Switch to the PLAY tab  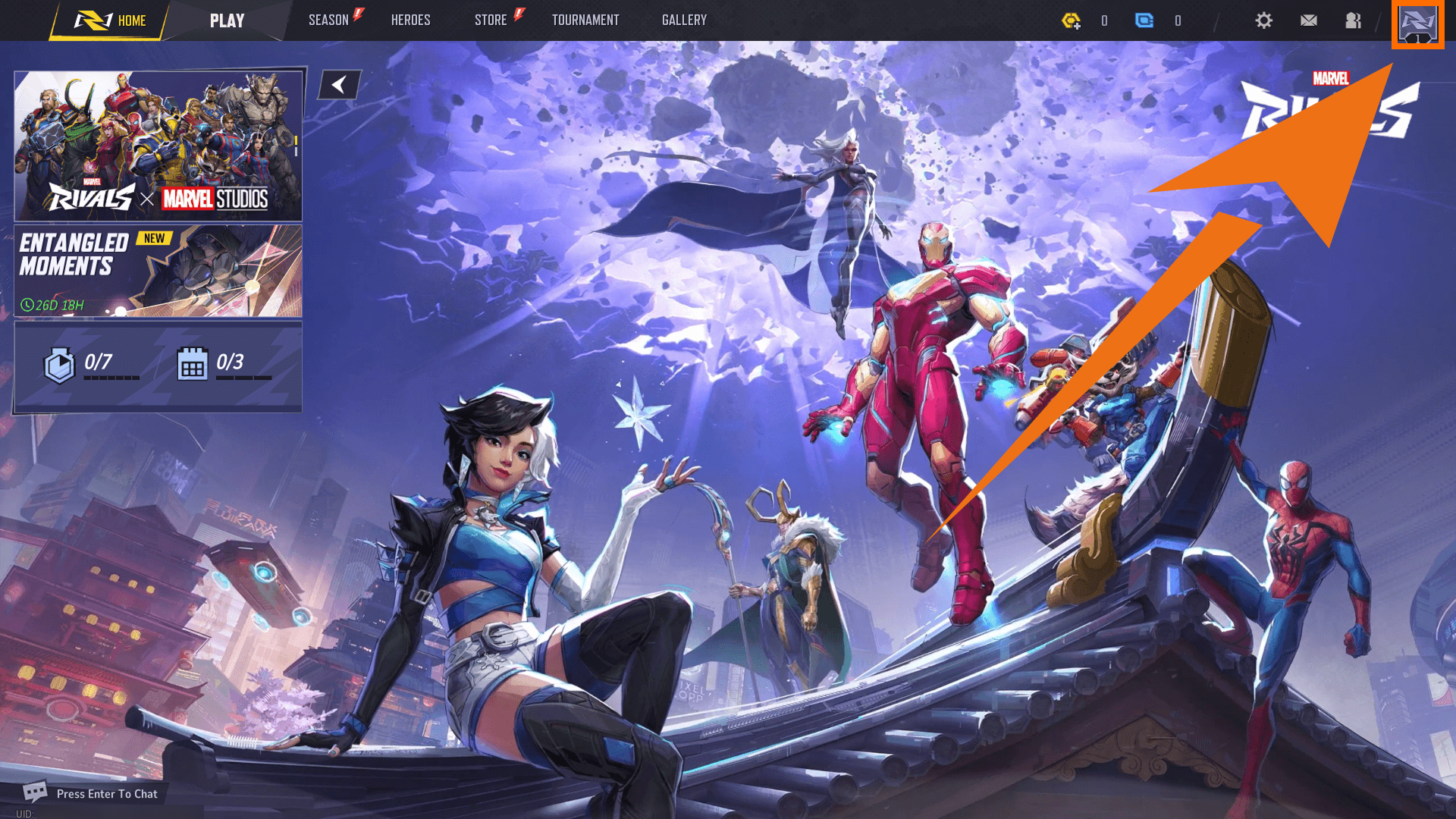click(x=227, y=20)
